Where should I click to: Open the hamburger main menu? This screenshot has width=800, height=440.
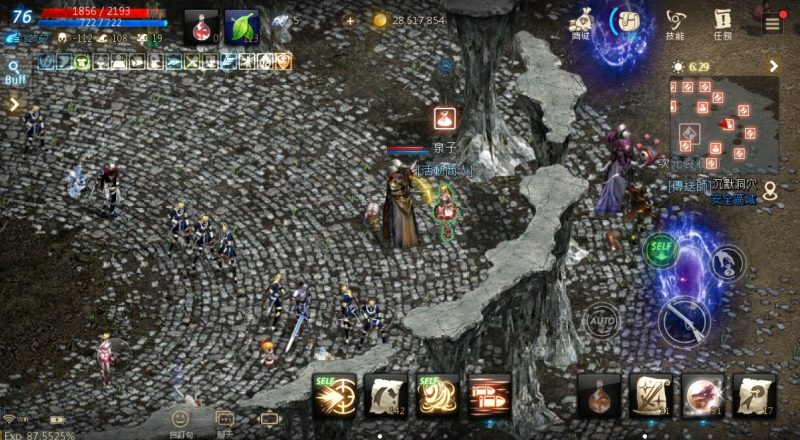pos(772,24)
